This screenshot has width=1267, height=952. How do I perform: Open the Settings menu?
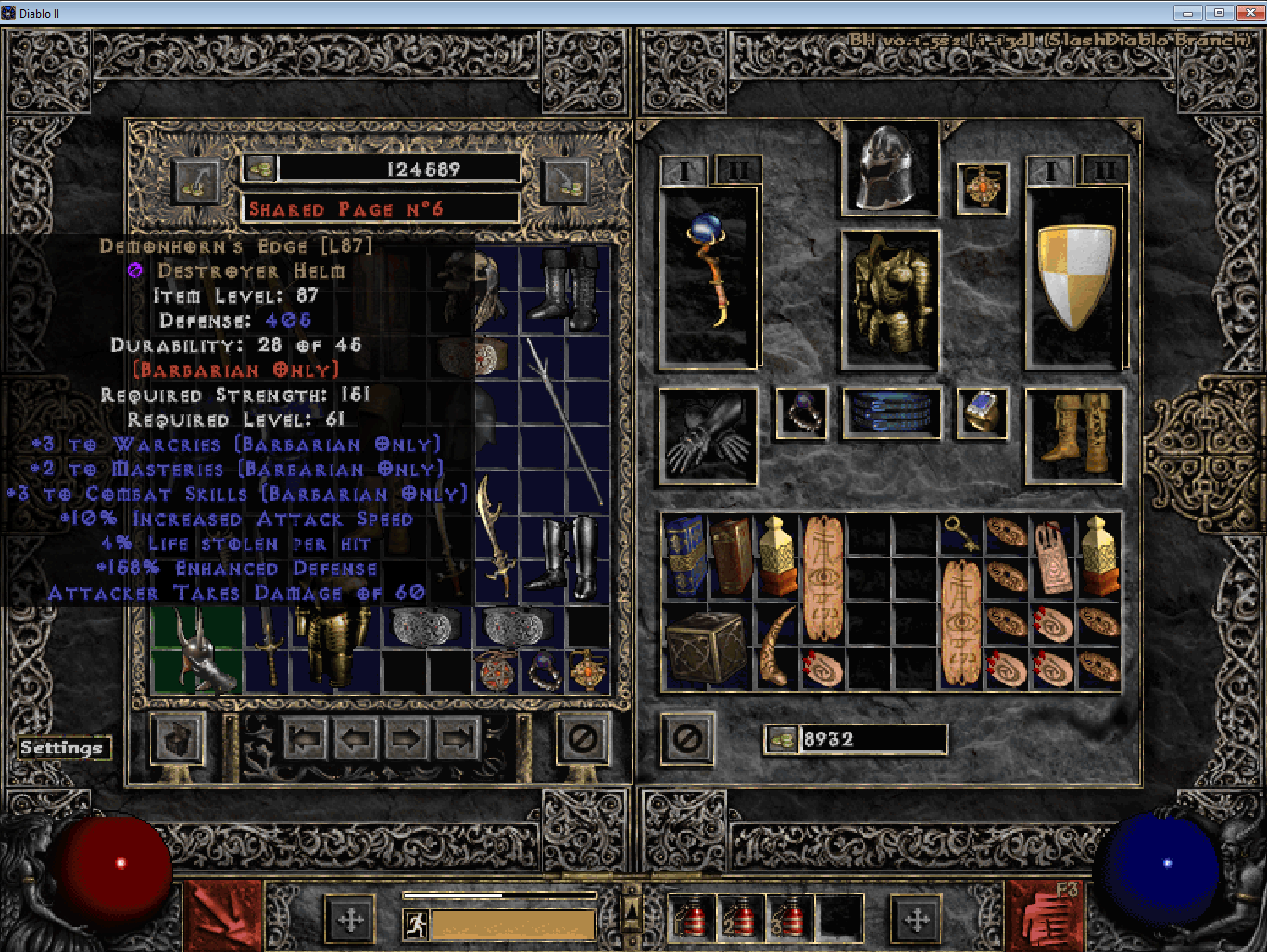pyautogui.click(x=63, y=747)
